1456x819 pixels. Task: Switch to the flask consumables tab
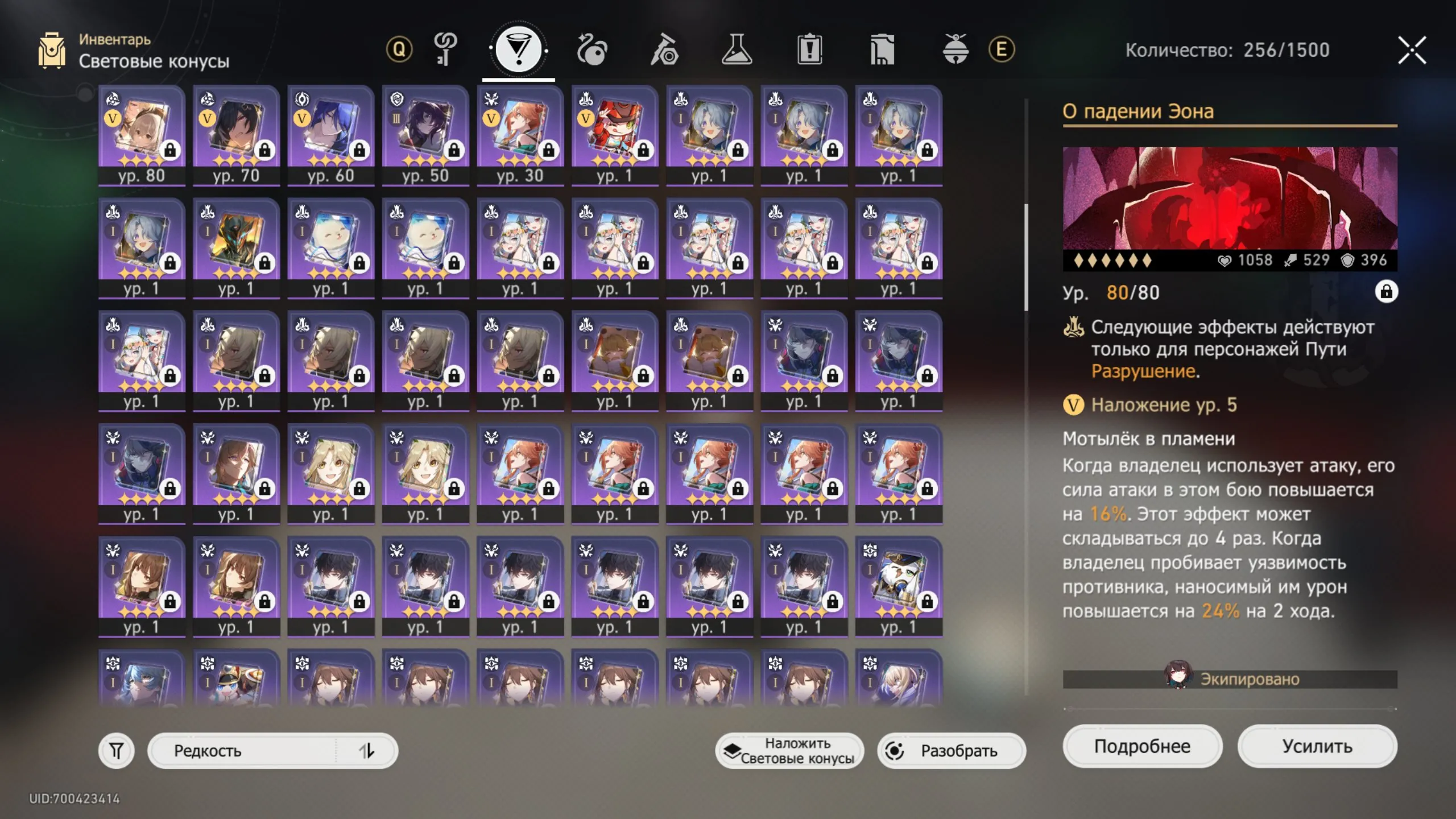coord(737,50)
